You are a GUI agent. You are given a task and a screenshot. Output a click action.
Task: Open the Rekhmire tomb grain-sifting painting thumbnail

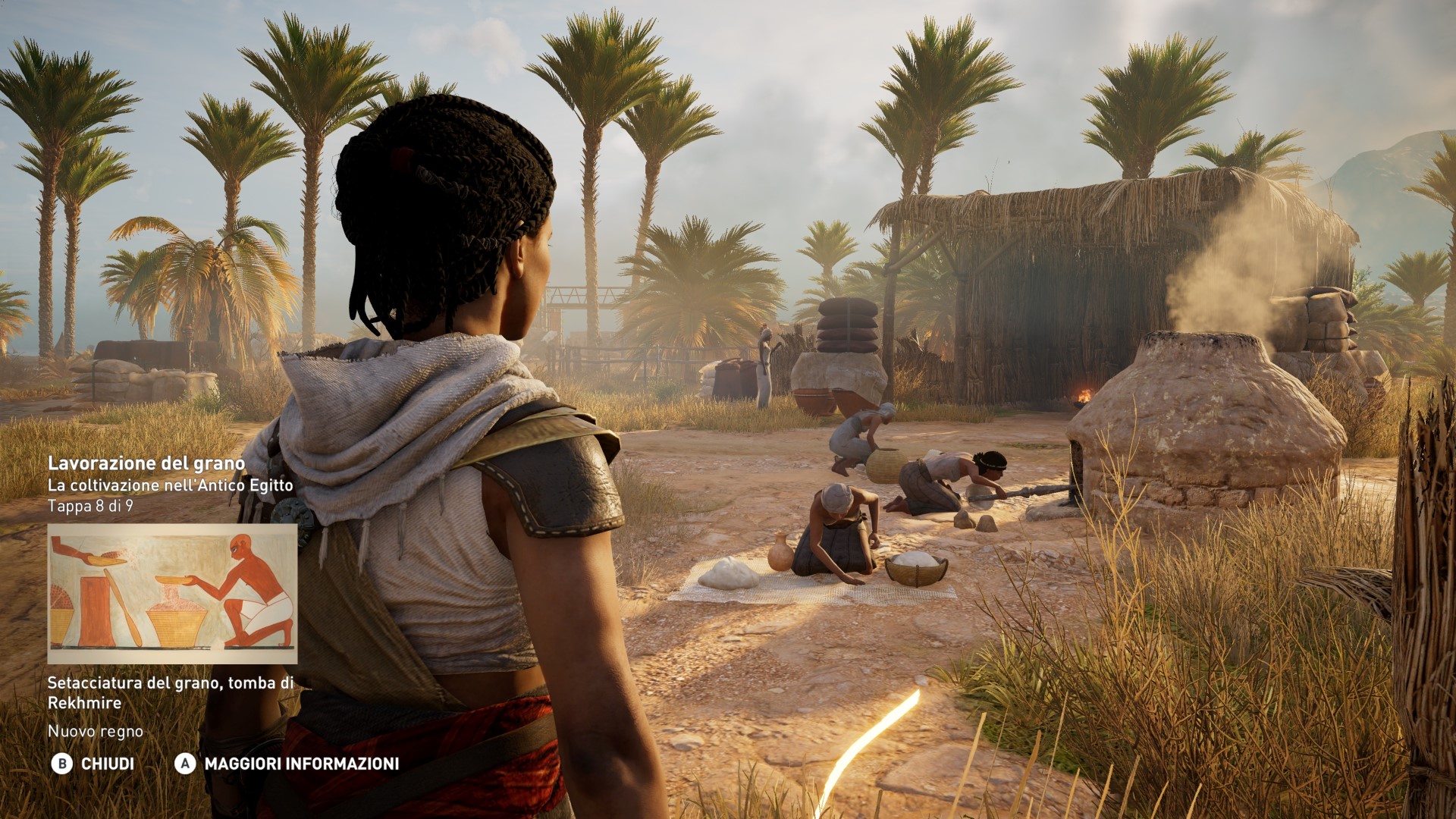[172, 593]
